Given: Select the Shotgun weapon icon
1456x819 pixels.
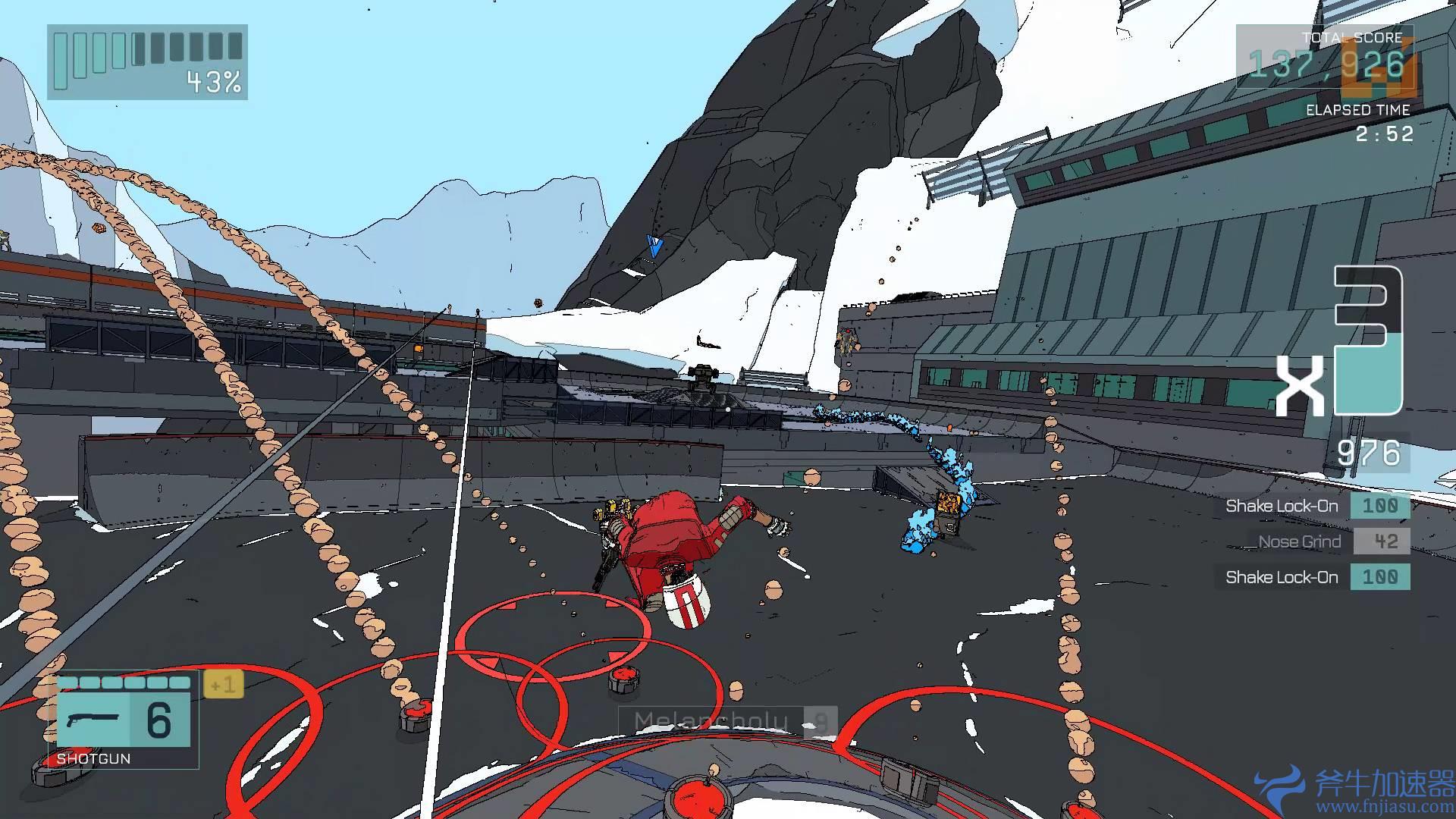Looking at the screenshot, I should coord(93,719).
